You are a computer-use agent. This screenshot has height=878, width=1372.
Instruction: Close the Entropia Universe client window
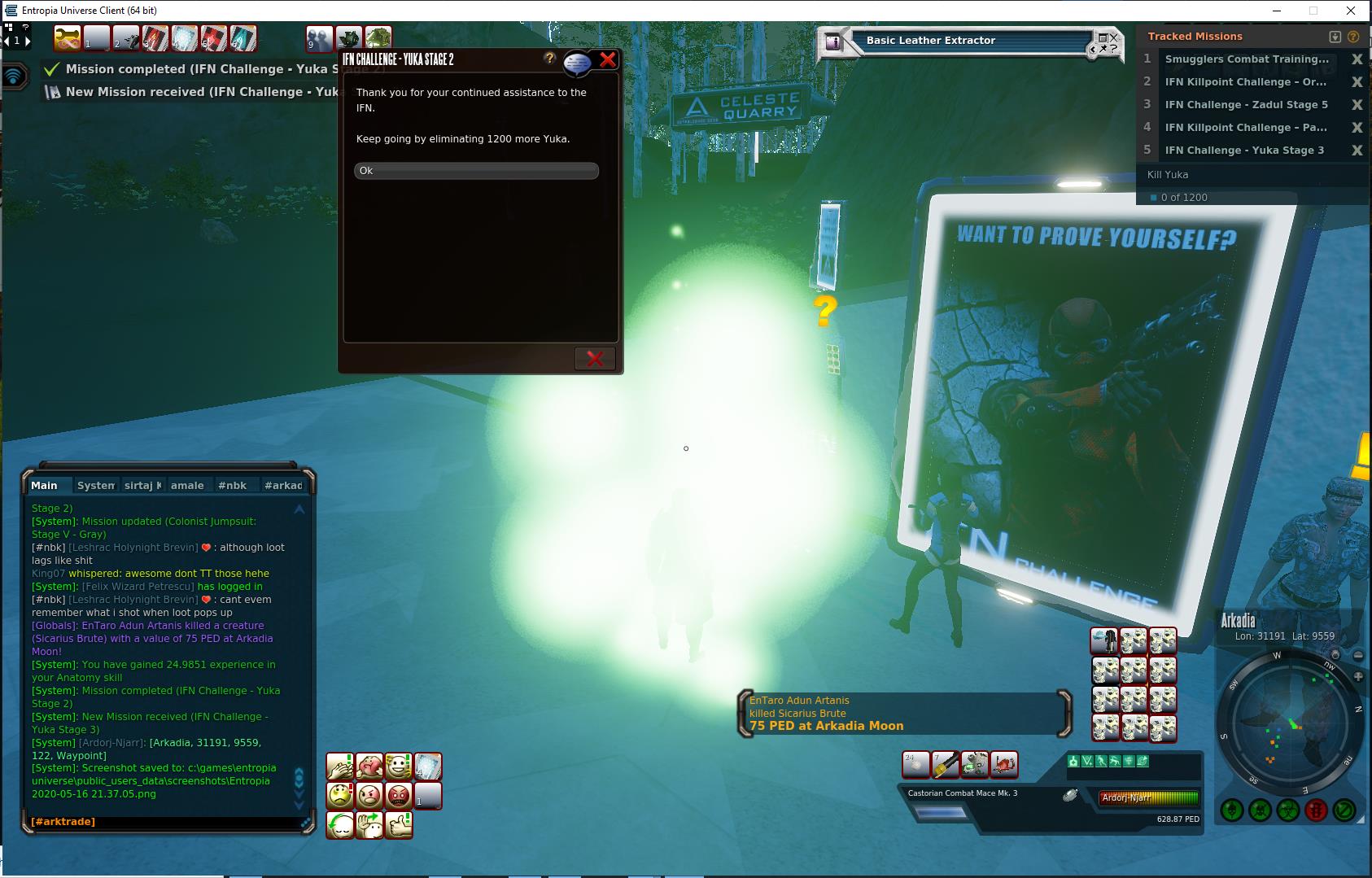tap(1351, 11)
